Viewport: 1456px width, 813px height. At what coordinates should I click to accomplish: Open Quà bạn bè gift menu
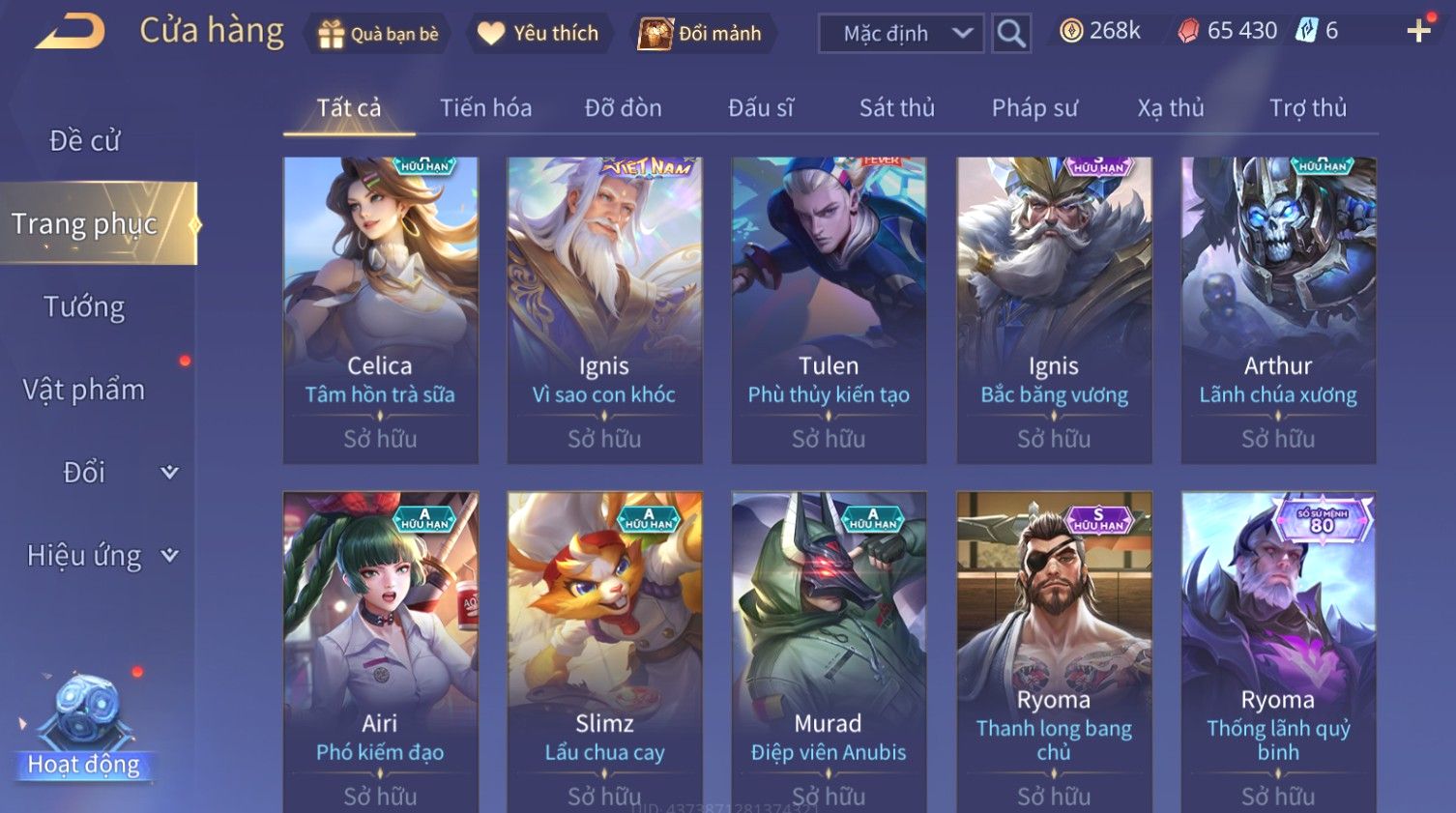pos(377,34)
